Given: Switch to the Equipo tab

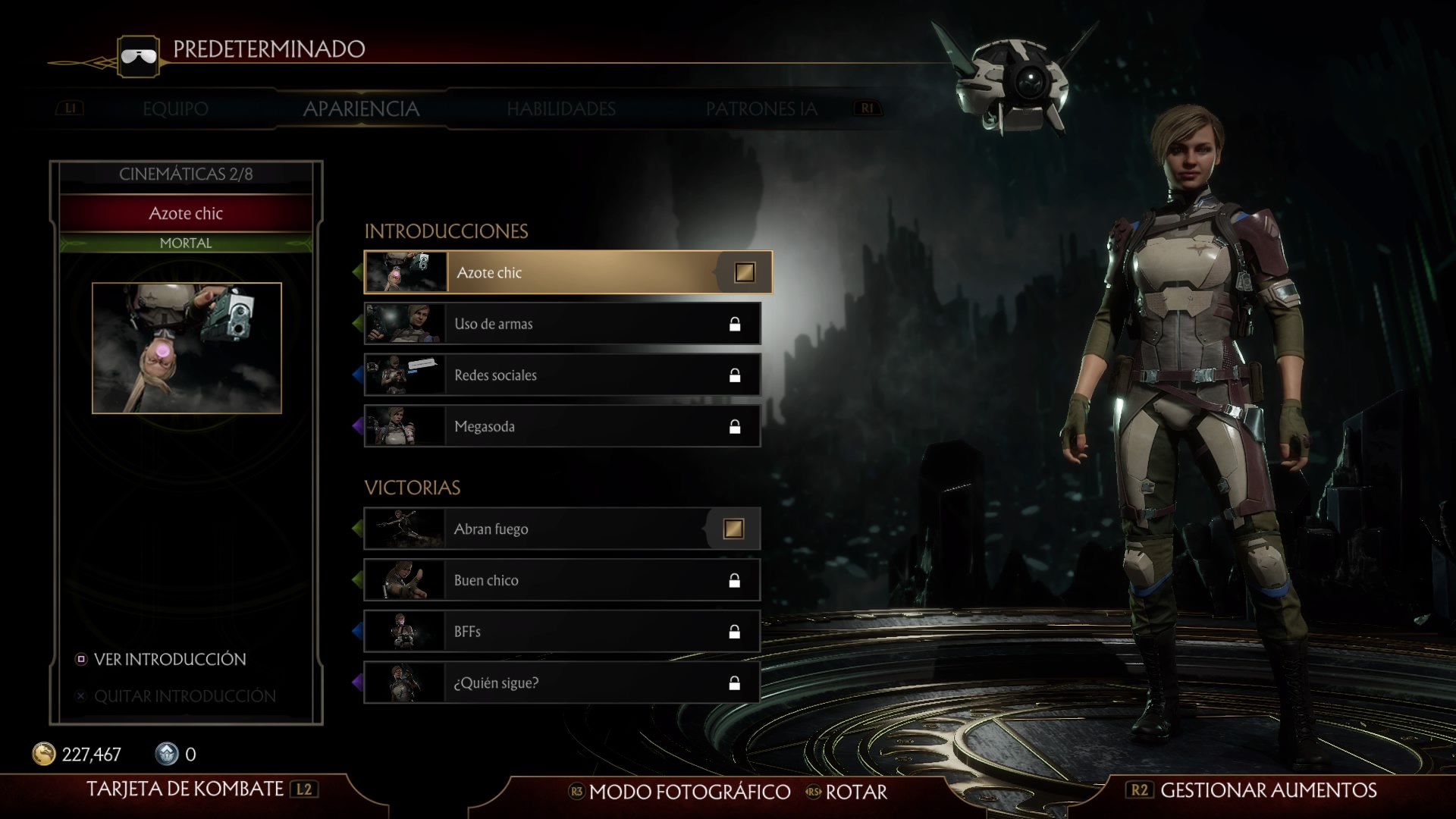Looking at the screenshot, I should (175, 109).
